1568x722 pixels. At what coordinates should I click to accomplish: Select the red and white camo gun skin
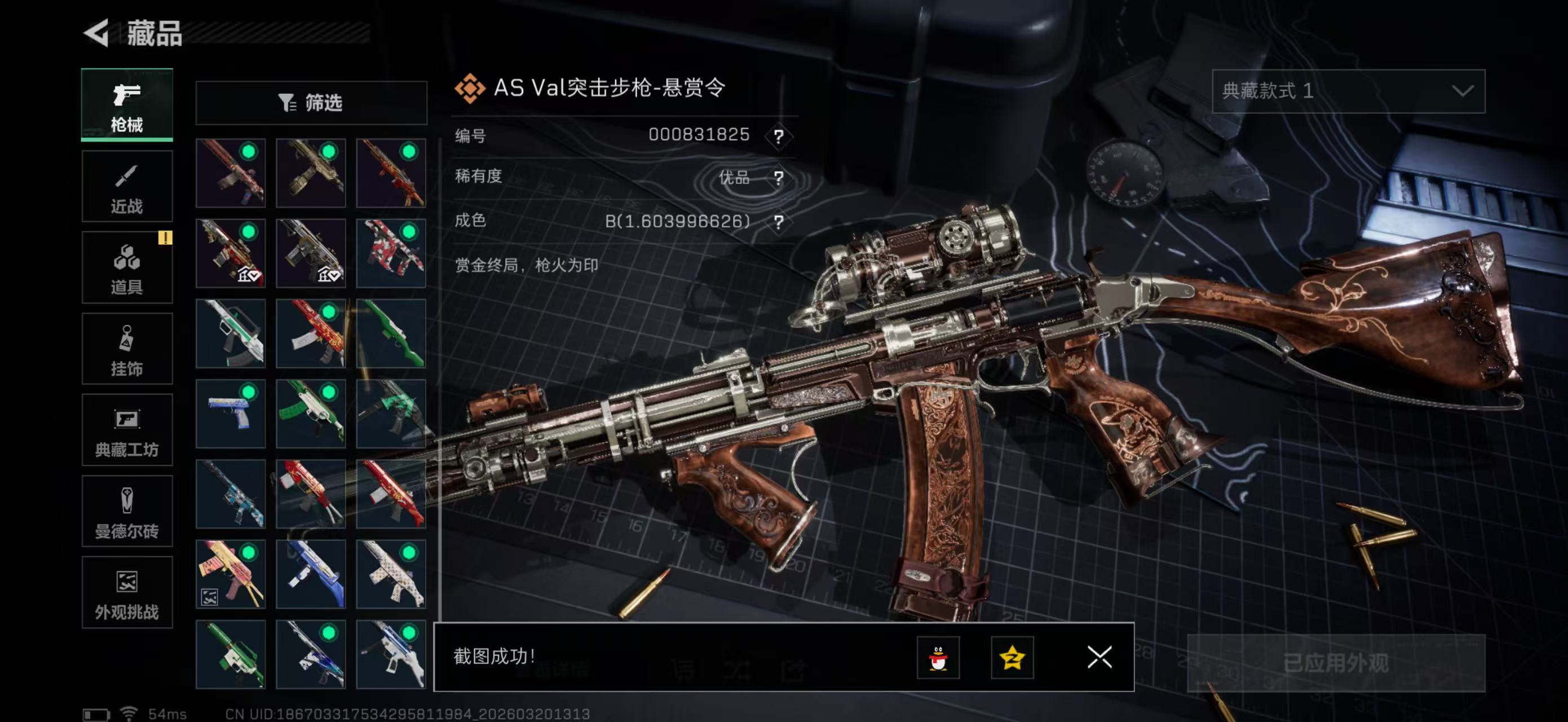point(391,253)
